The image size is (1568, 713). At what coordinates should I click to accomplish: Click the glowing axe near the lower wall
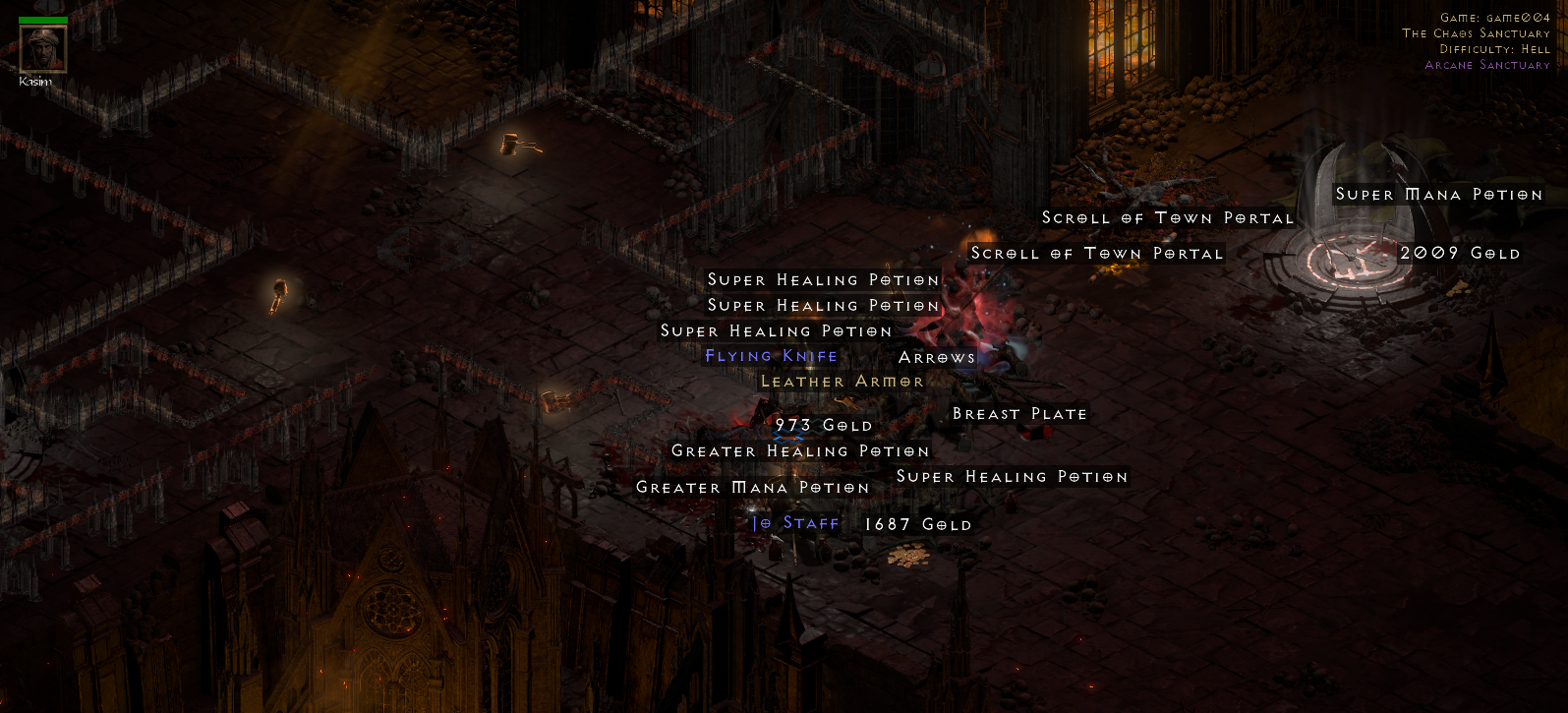(x=556, y=399)
